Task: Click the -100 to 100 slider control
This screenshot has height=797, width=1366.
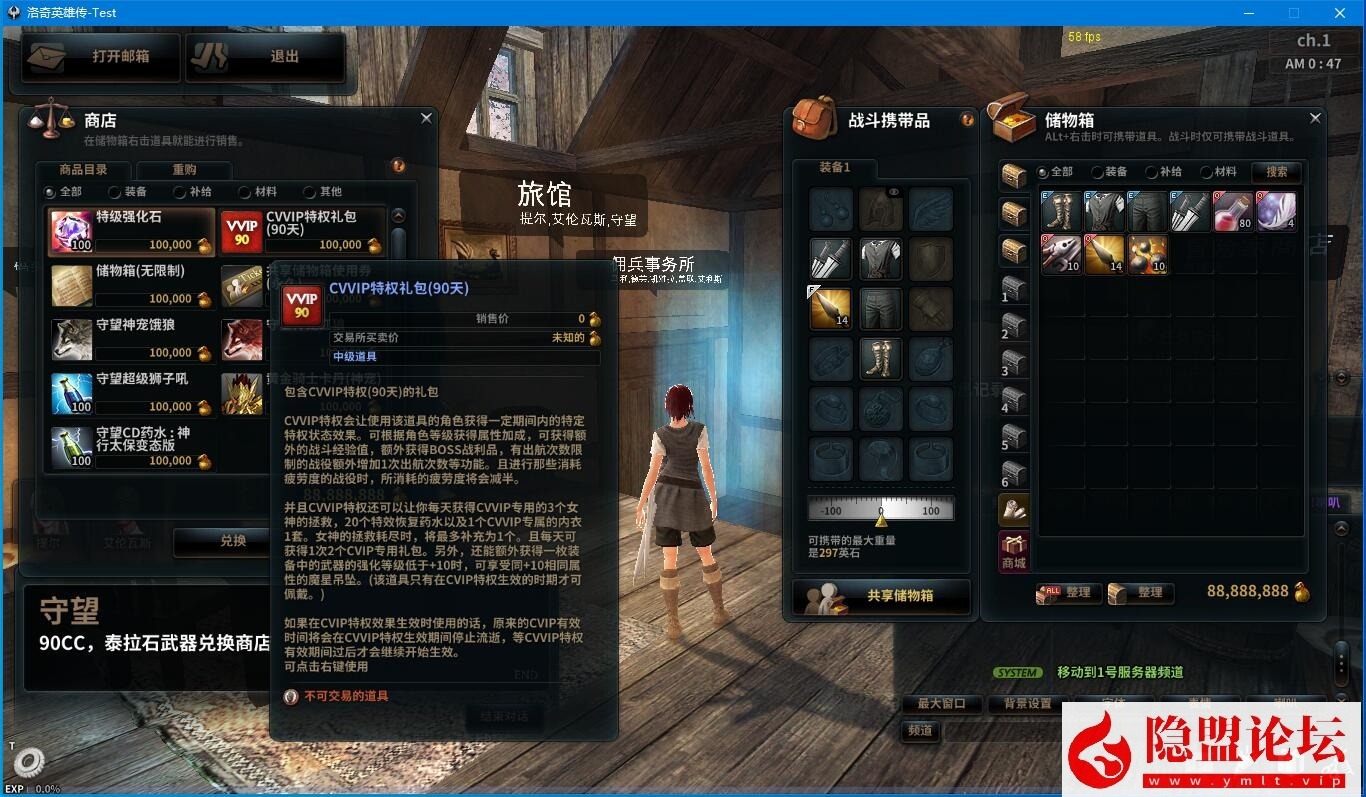Action: (x=880, y=509)
